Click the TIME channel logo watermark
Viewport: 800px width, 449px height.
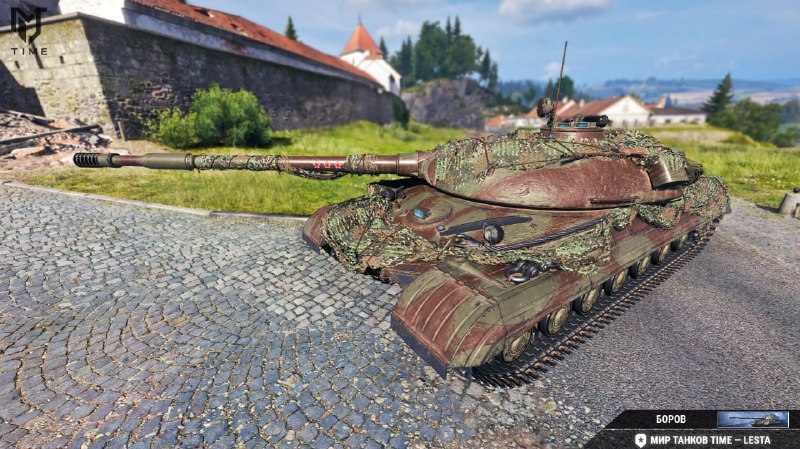point(28,30)
